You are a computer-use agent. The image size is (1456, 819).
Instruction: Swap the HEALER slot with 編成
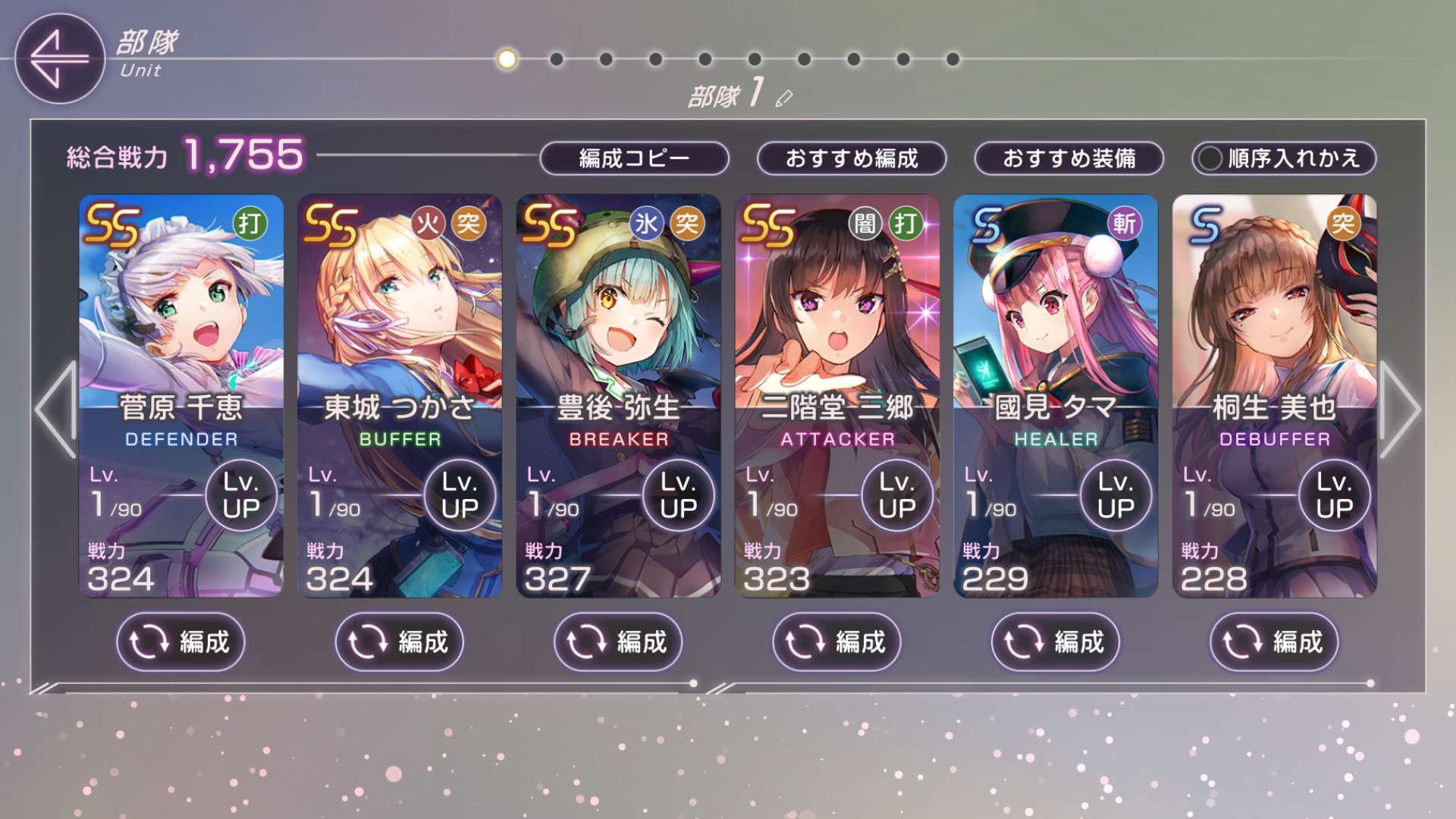[x=1055, y=642]
